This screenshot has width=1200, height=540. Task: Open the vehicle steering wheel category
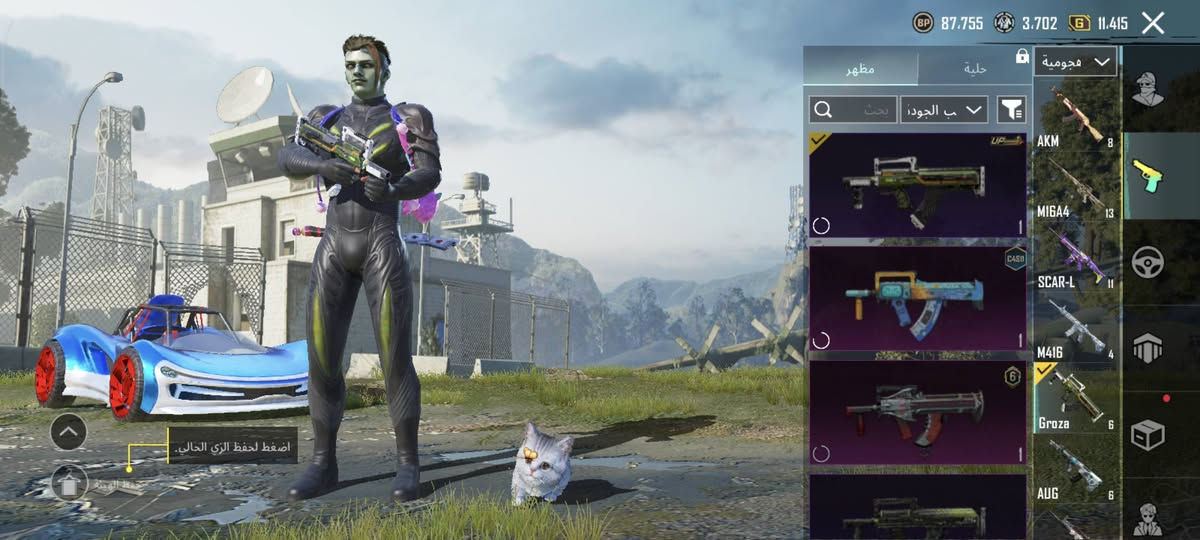point(1148,262)
